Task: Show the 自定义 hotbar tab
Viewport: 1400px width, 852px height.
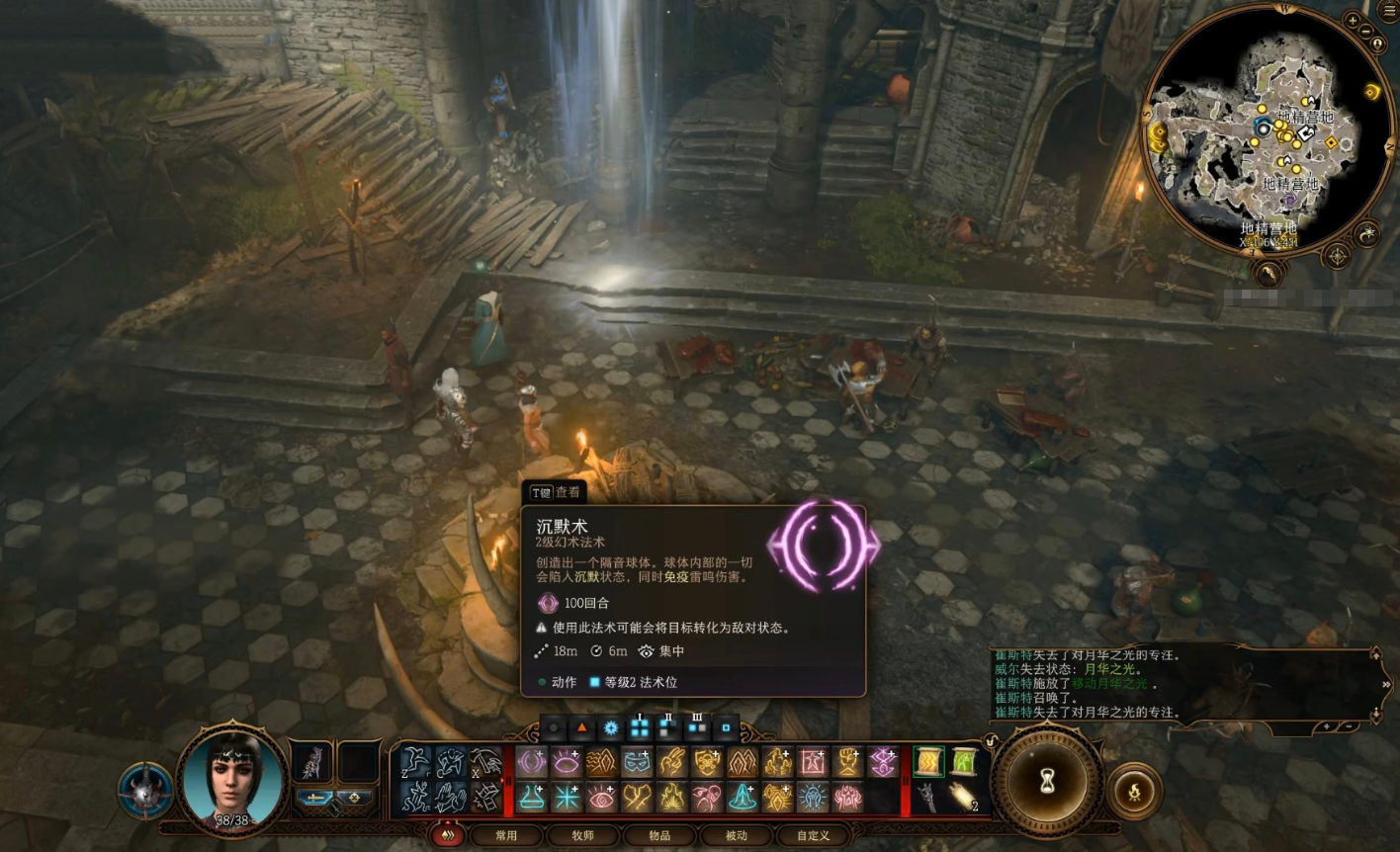Action: (813, 835)
